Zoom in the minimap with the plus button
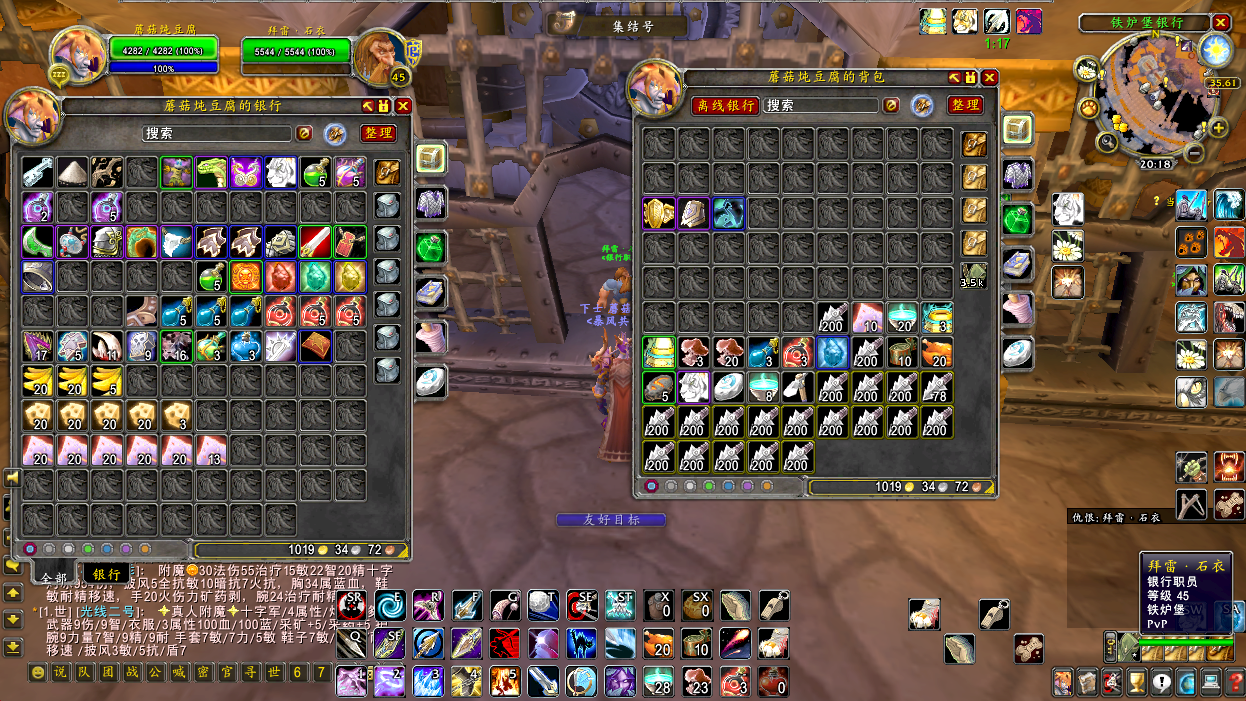 coord(1218,128)
